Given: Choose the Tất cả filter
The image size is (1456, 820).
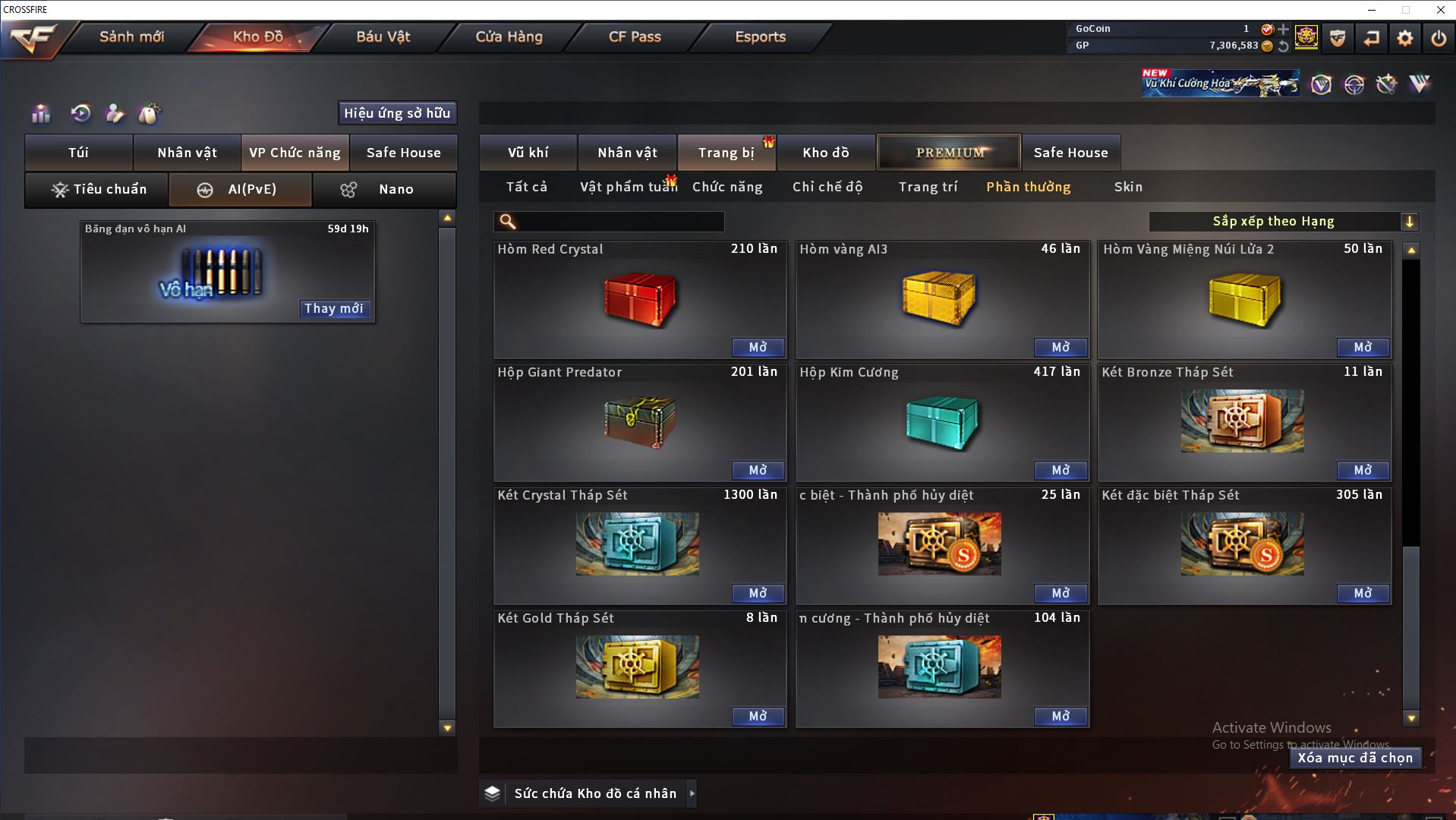Looking at the screenshot, I should click(x=526, y=187).
